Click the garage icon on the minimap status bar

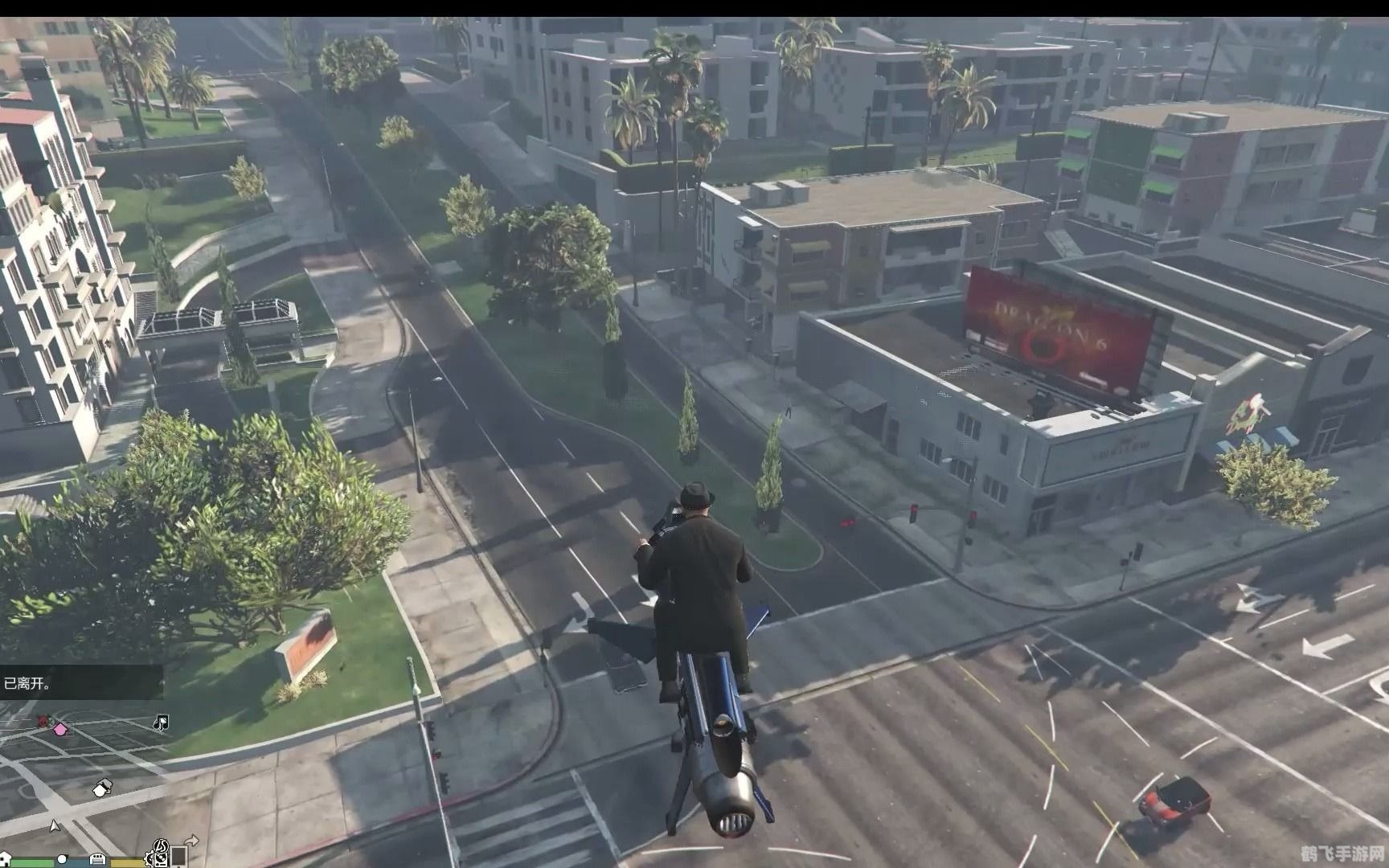tap(97, 861)
